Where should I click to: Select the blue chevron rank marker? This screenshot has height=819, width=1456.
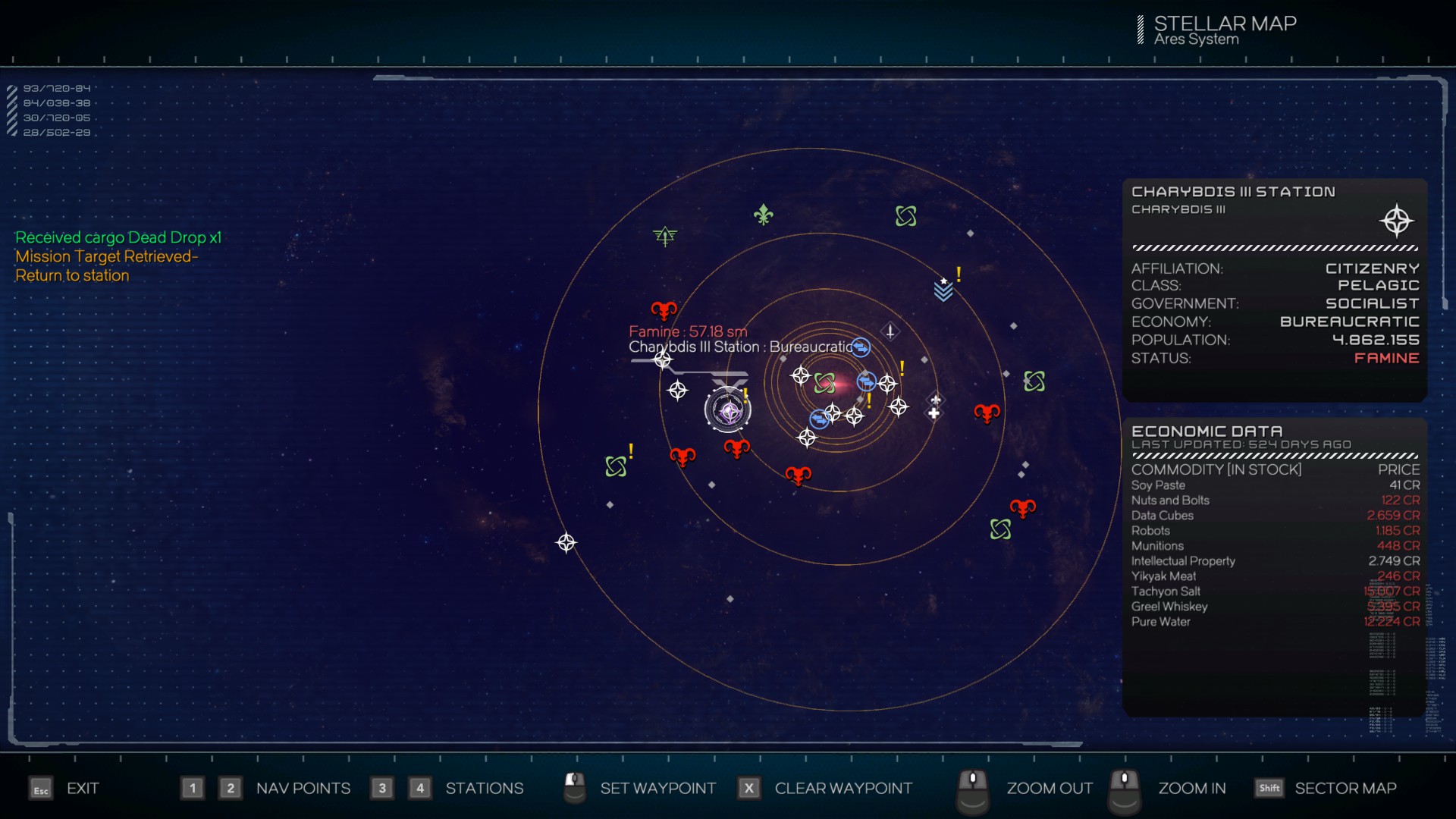click(x=943, y=290)
